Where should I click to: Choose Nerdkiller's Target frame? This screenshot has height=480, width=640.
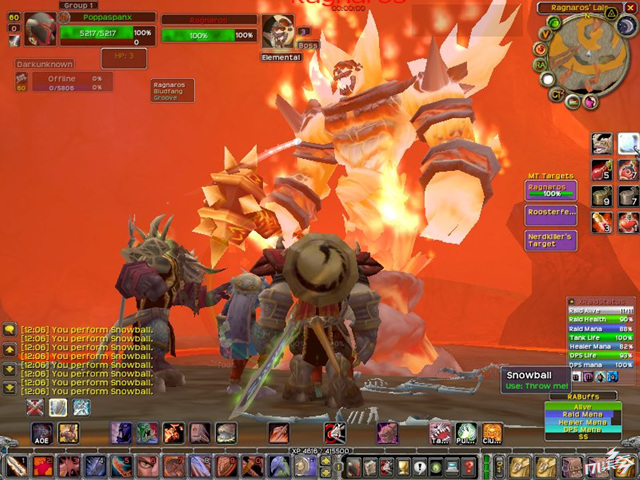pyautogui.click(x=550, y=240)
